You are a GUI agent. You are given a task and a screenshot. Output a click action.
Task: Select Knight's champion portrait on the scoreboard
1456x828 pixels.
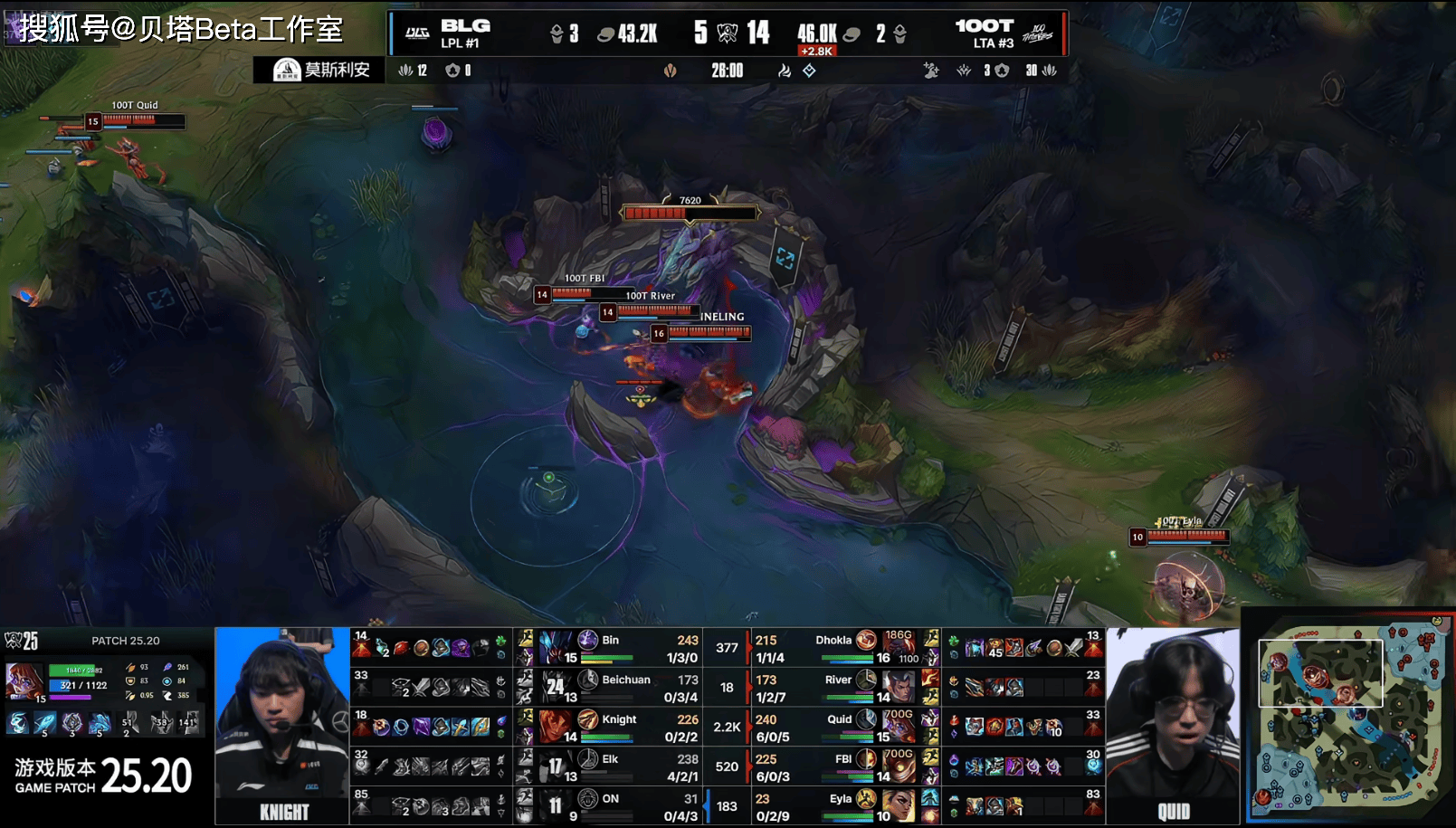tap(556, 727)
